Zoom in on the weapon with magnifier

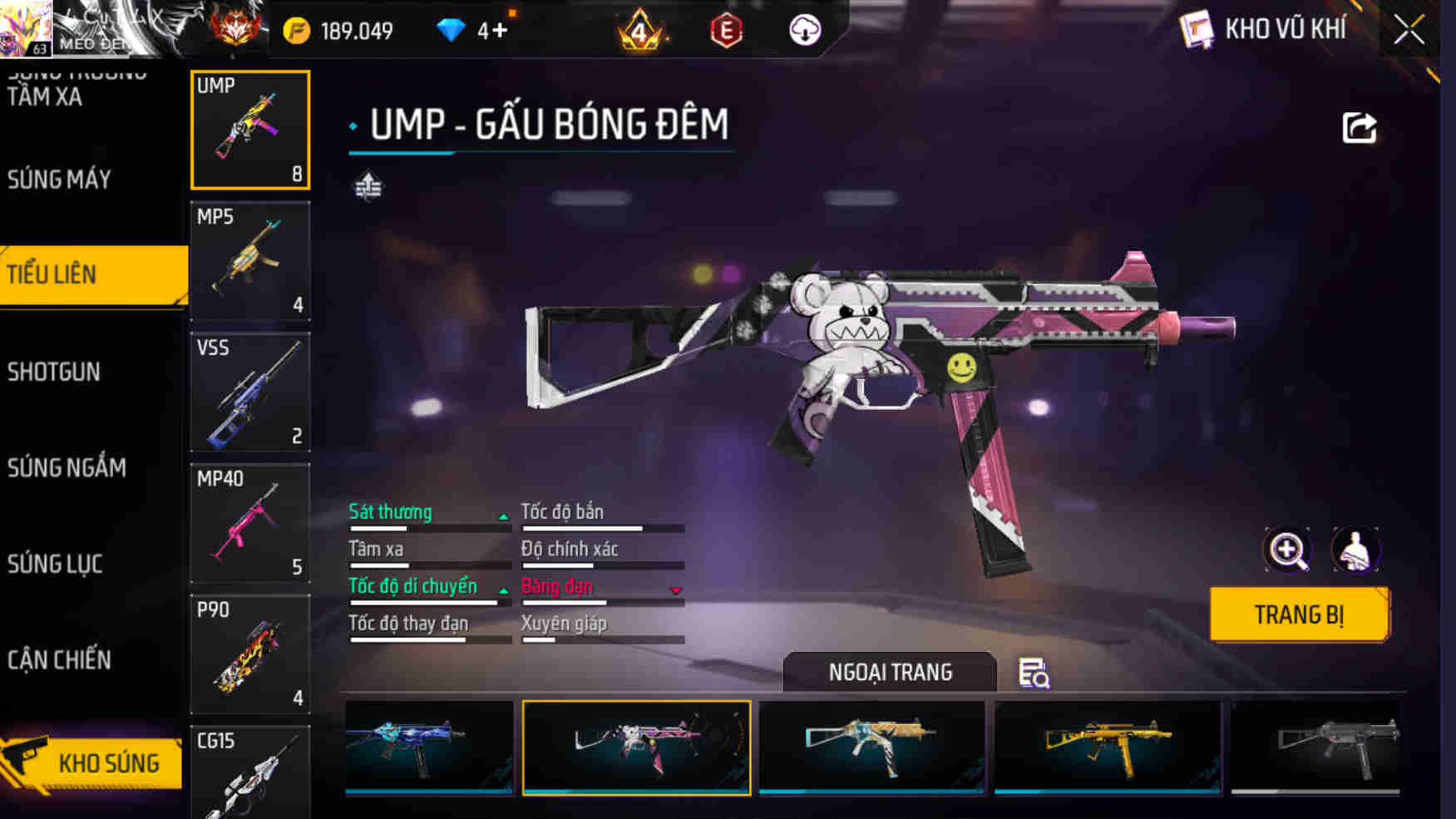click(1287, 550)
